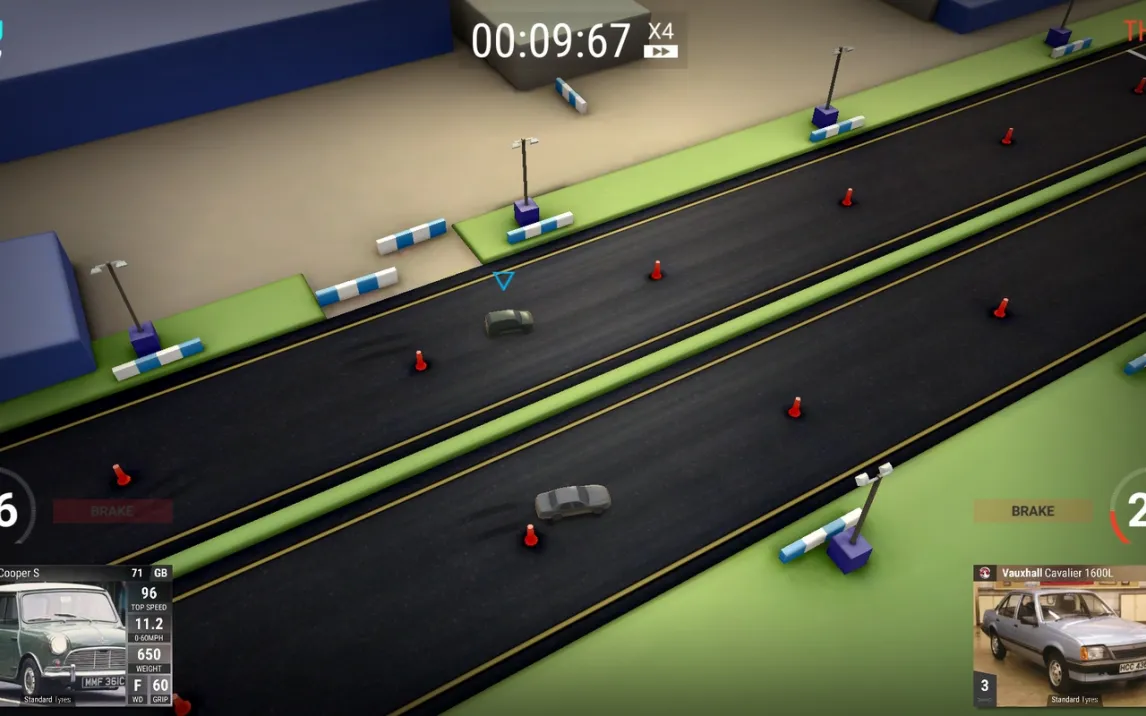Toggle the X4 fast-forward speed button
This screenshot has height=716, width=1146.
661,40
